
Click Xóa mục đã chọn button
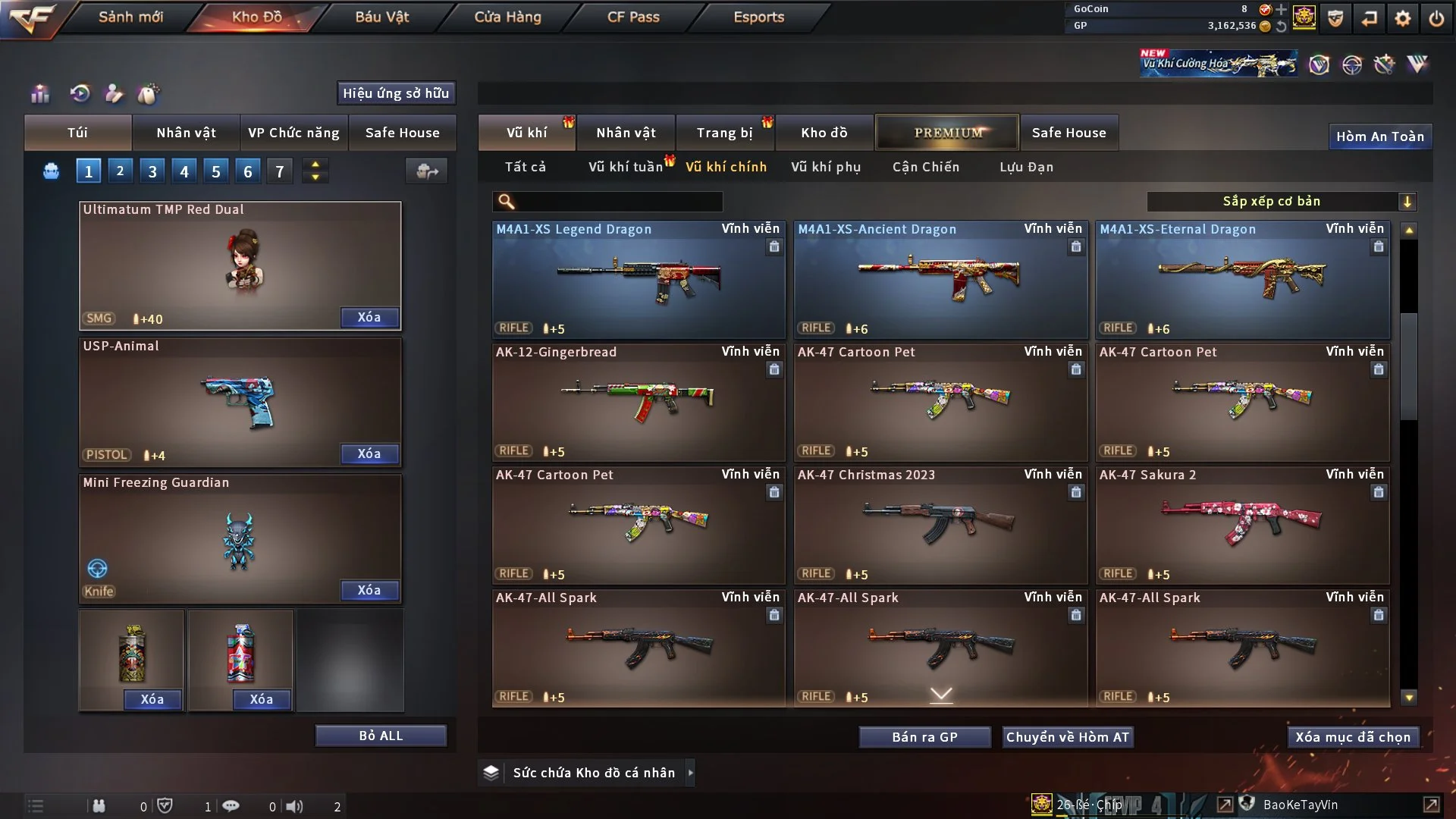coord(1353,737)
